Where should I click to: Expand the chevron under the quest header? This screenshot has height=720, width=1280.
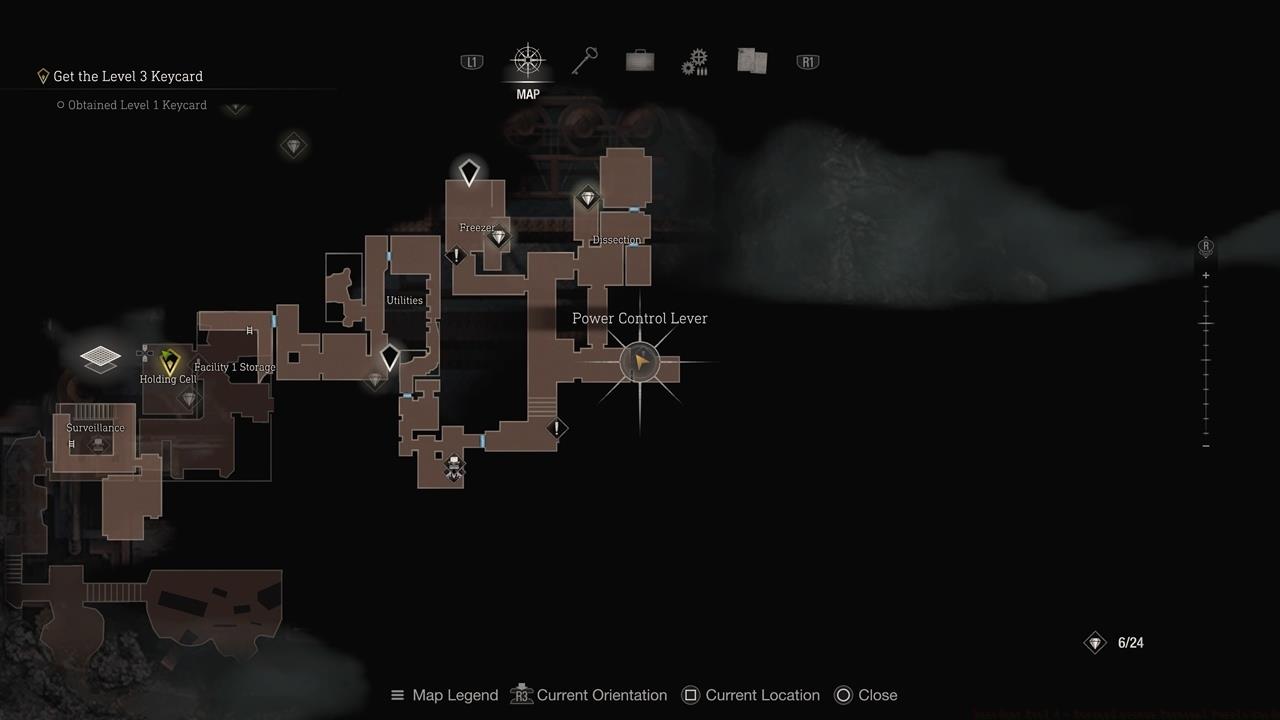(236, 109)
